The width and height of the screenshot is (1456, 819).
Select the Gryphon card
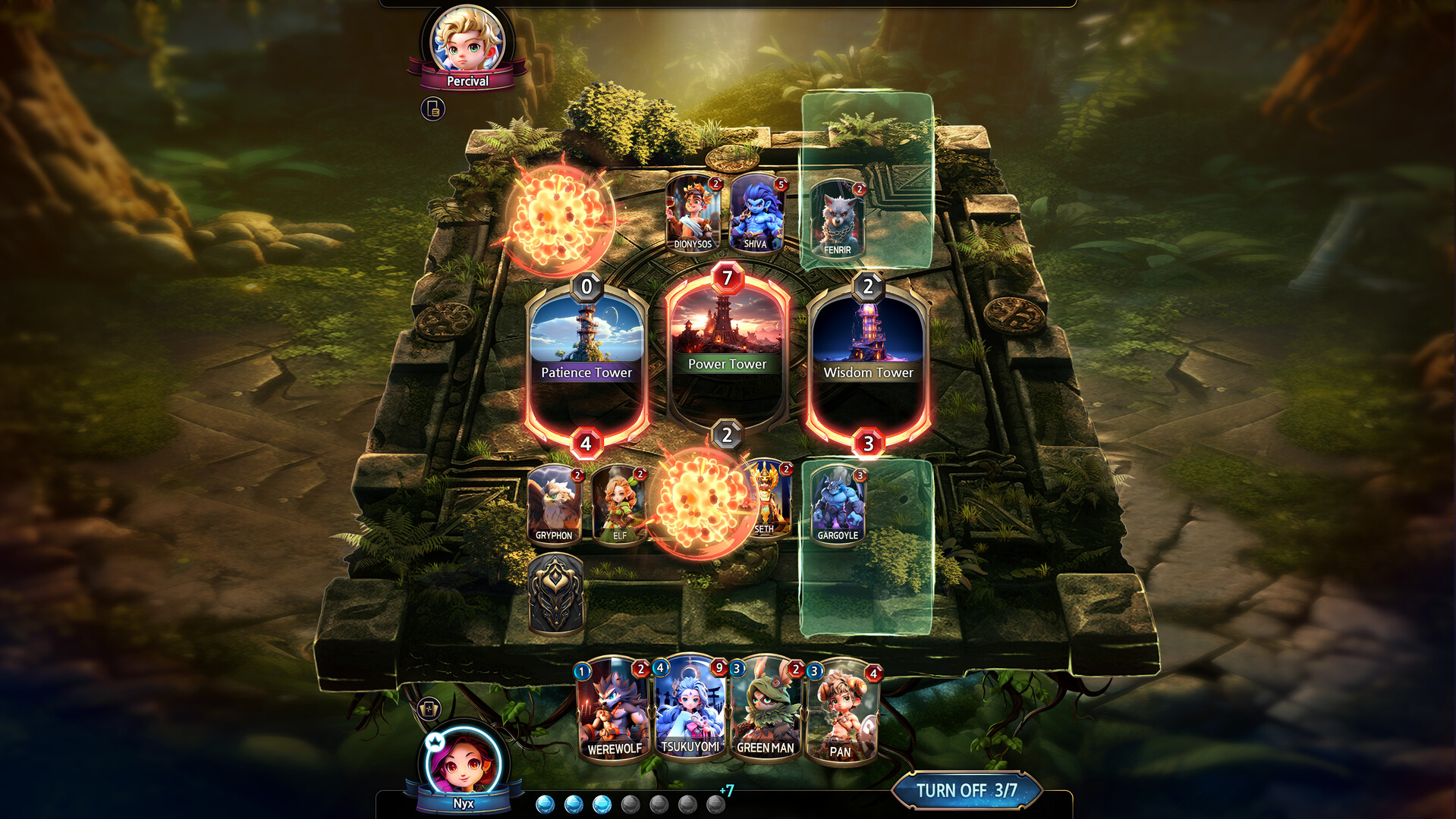click(556, 504)
